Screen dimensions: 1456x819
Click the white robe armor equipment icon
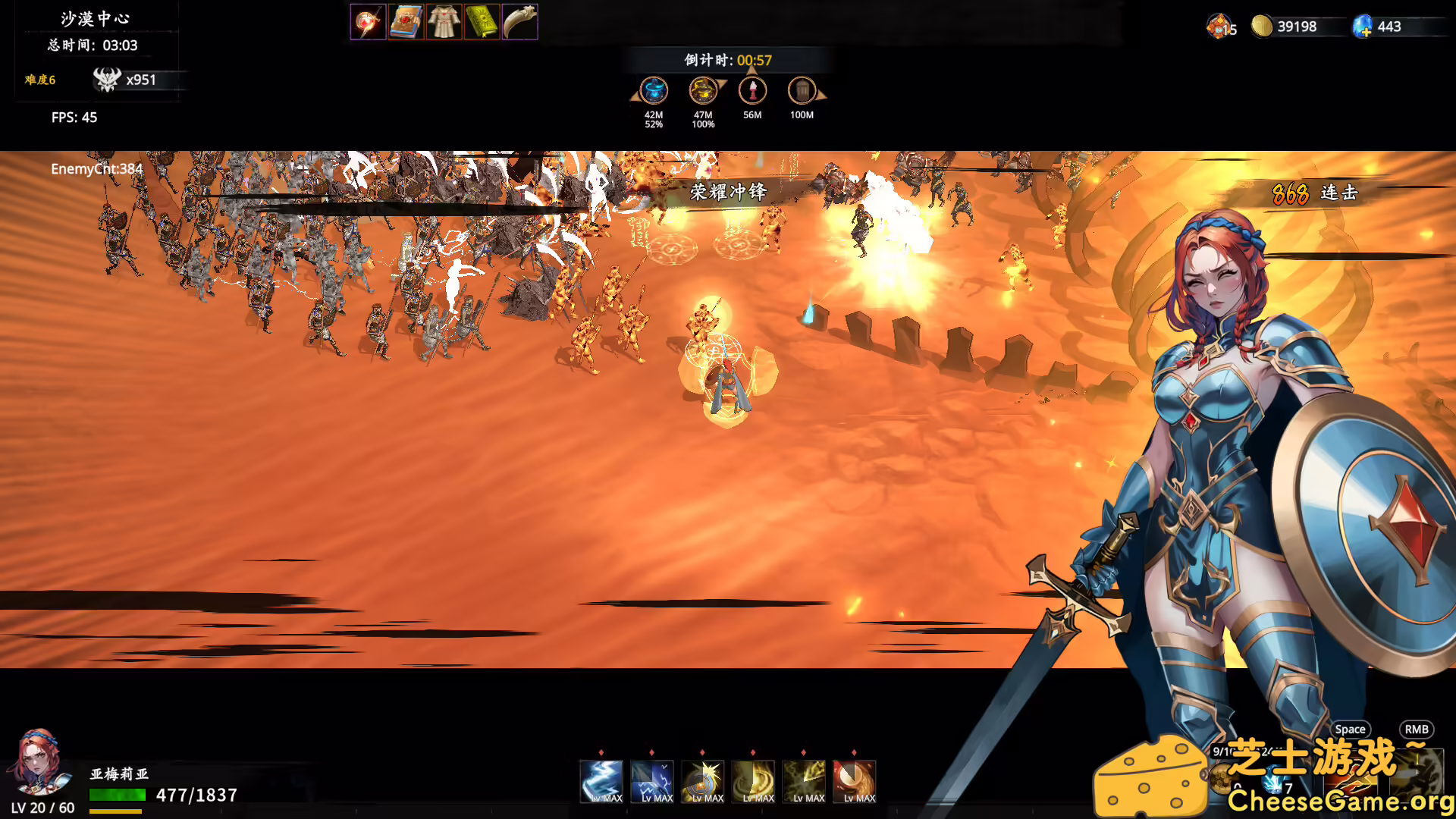click(x=444, y=21)
